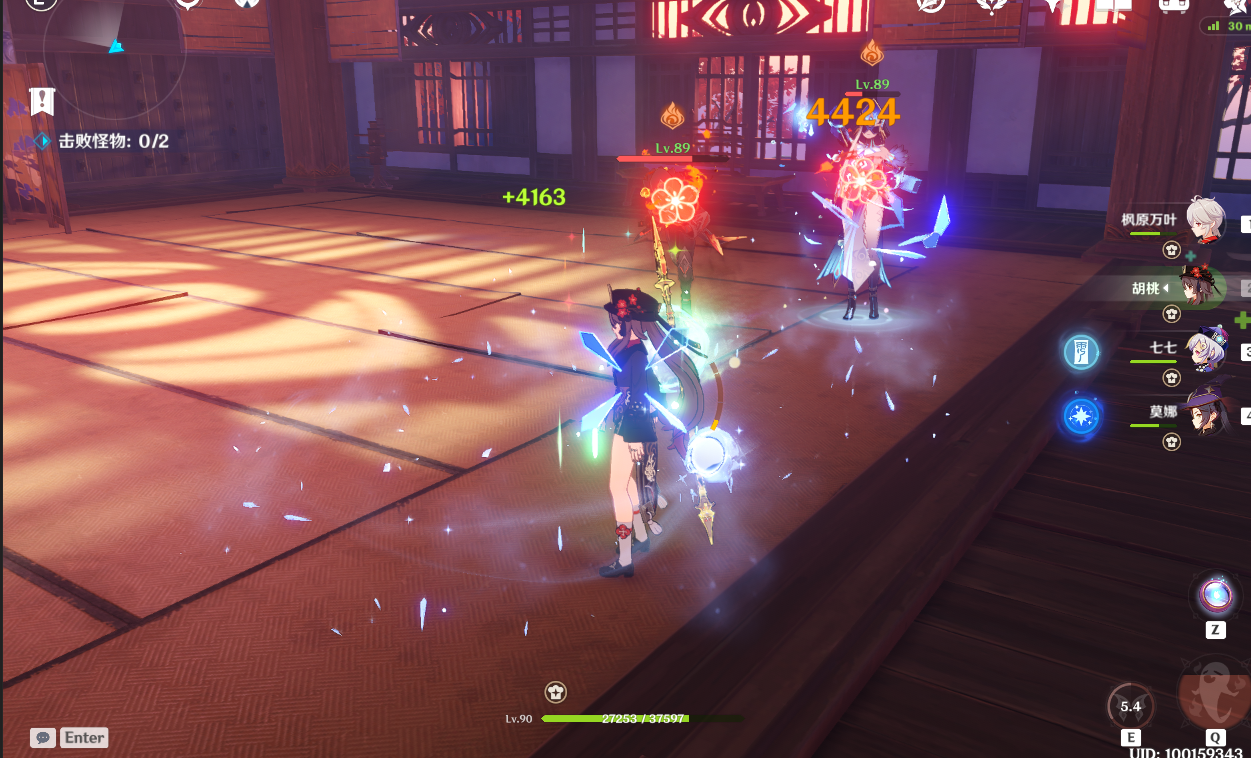
Task: Select active character 胡桃 in party list
Action: tap(1198, 288)
